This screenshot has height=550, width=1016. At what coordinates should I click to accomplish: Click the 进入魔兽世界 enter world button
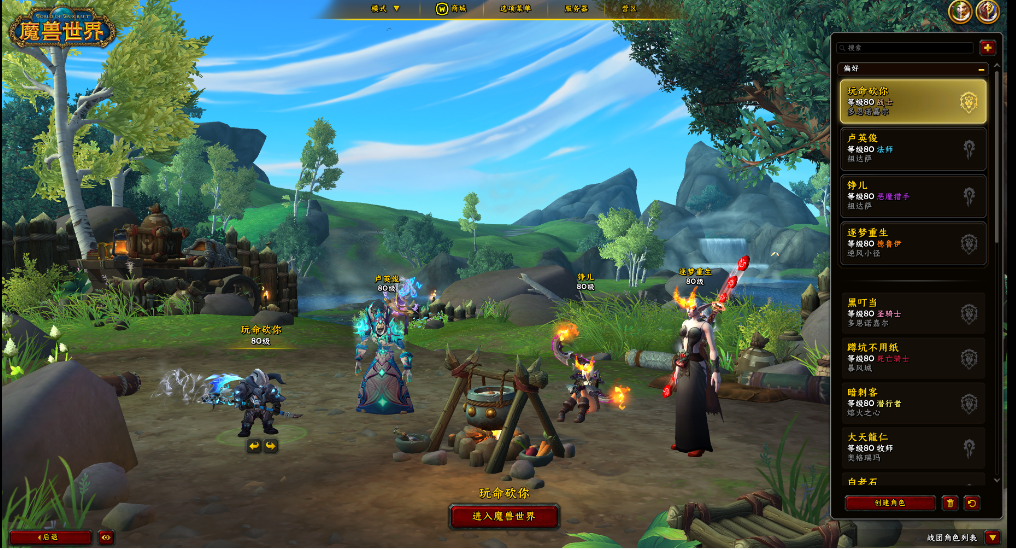(504, 517)
